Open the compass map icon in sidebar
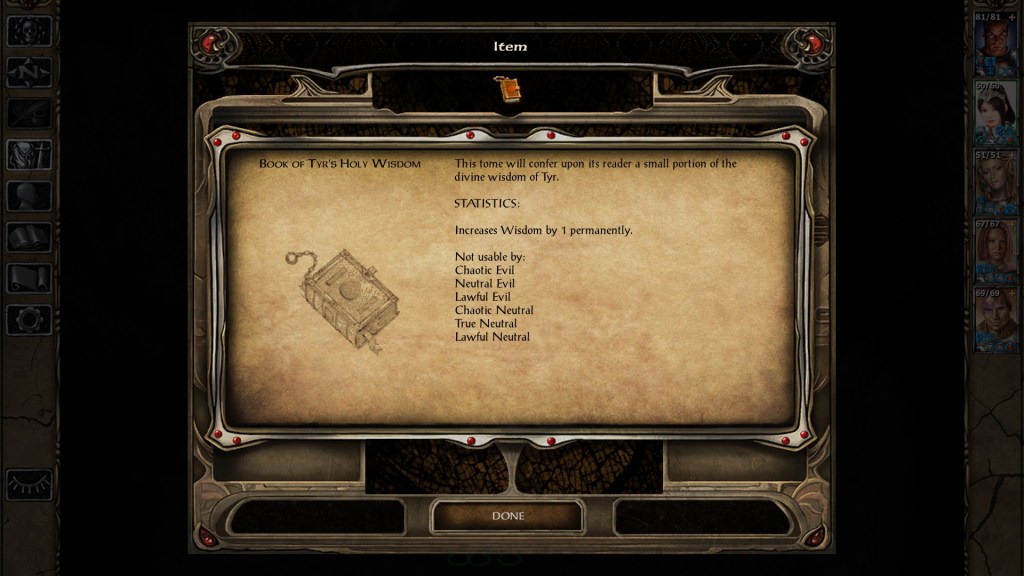The width and height of the screenshot is (1024, 576). pyautogui.click(x=29, y=72)
